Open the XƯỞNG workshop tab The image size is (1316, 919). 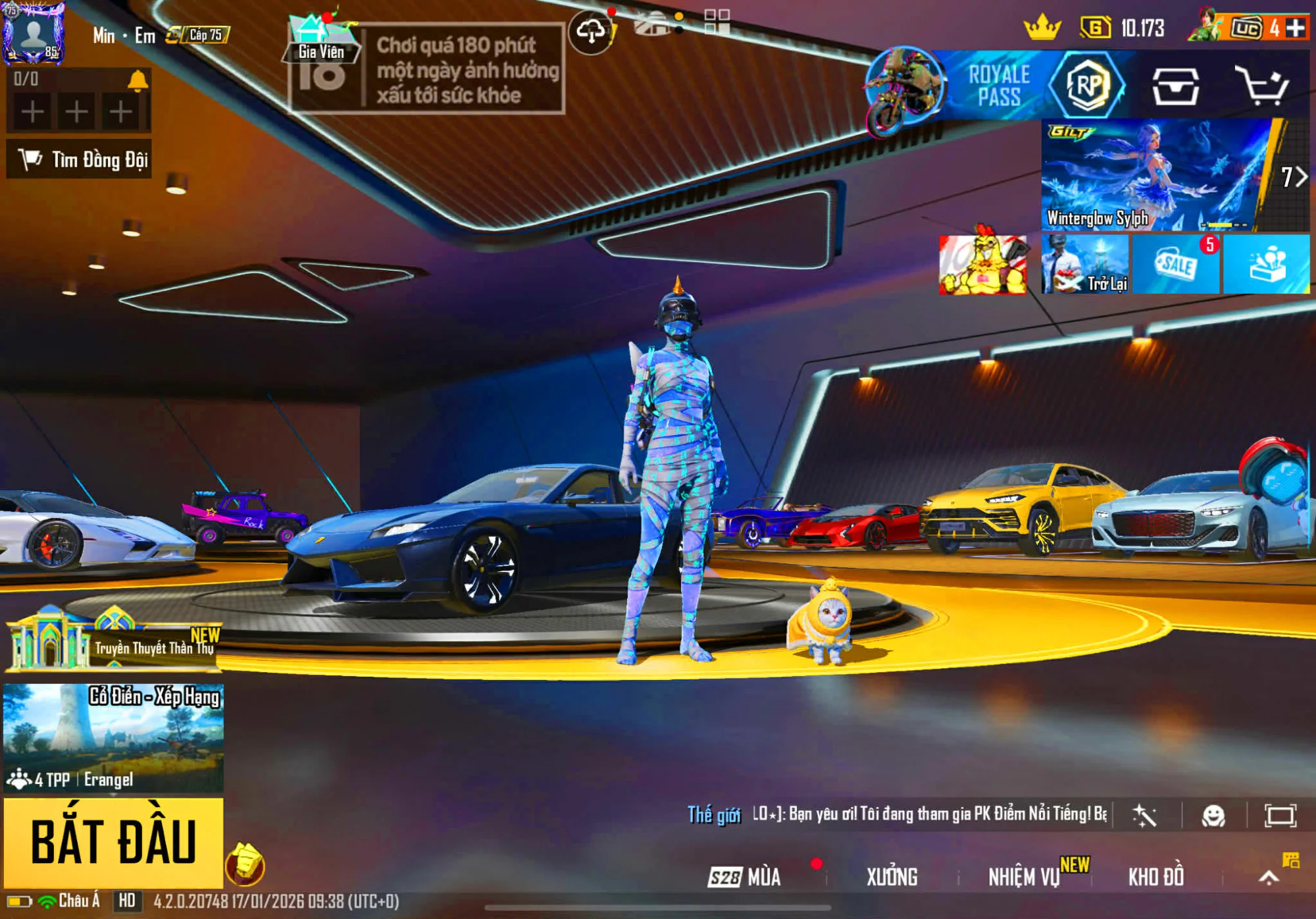pos(892,877)
